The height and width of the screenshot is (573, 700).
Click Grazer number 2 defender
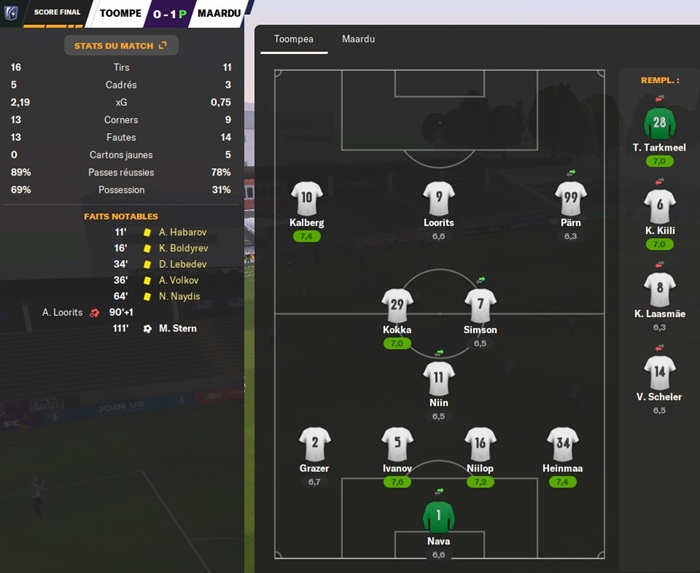coord(315,442)
